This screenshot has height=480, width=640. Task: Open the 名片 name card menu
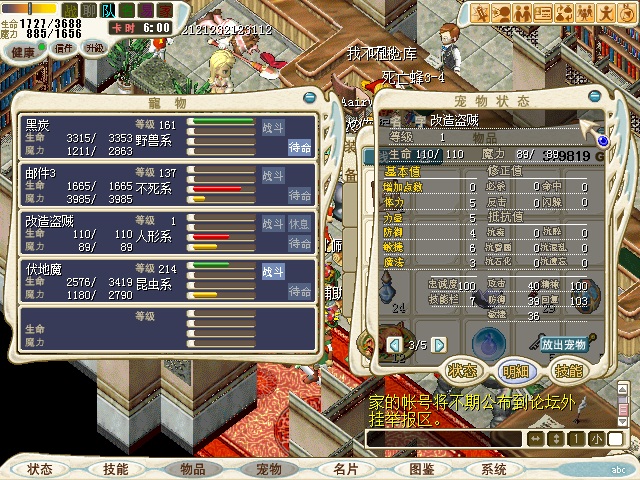(345, 468)
